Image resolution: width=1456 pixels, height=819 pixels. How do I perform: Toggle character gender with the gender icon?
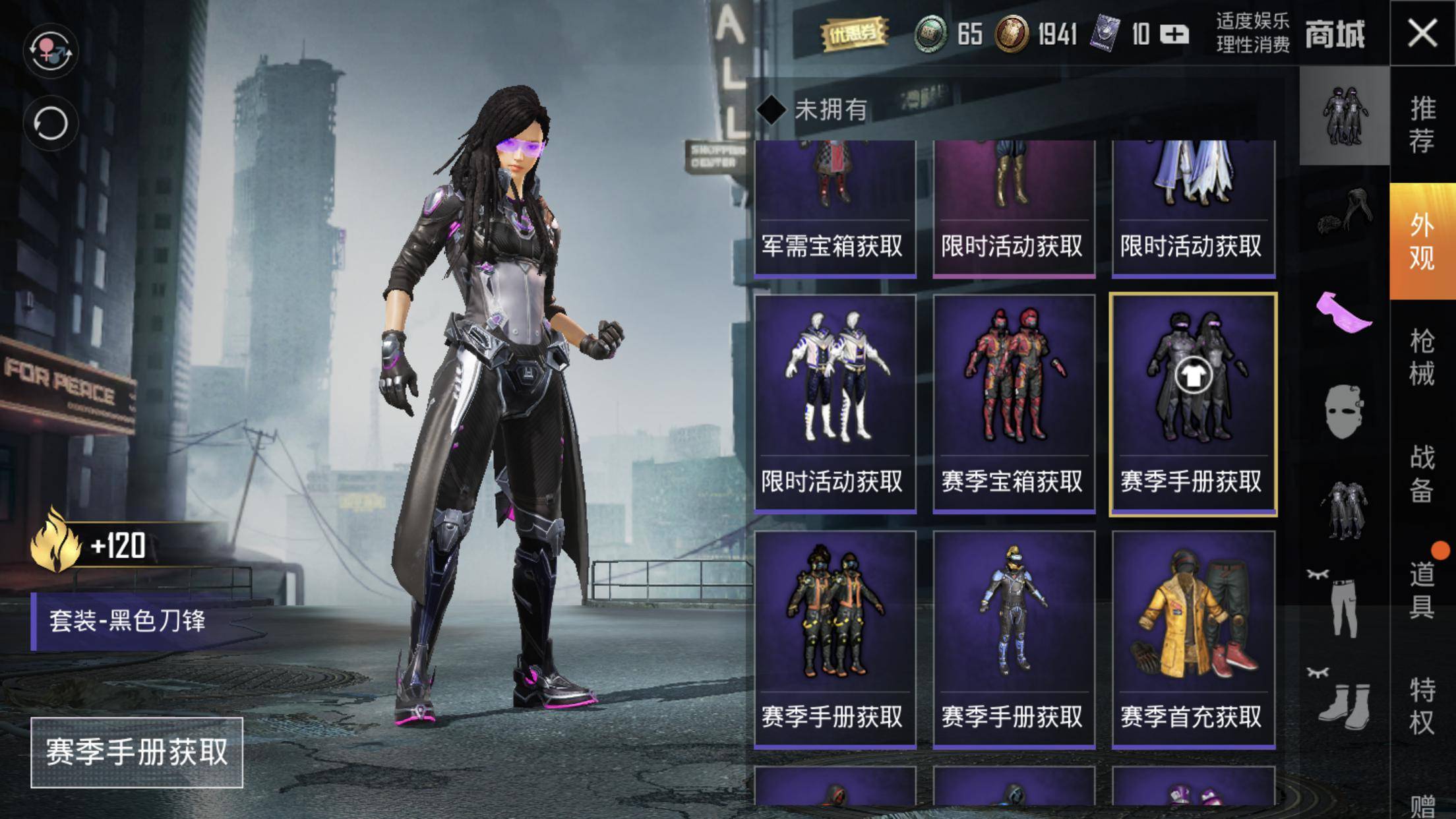click(50, 50)
